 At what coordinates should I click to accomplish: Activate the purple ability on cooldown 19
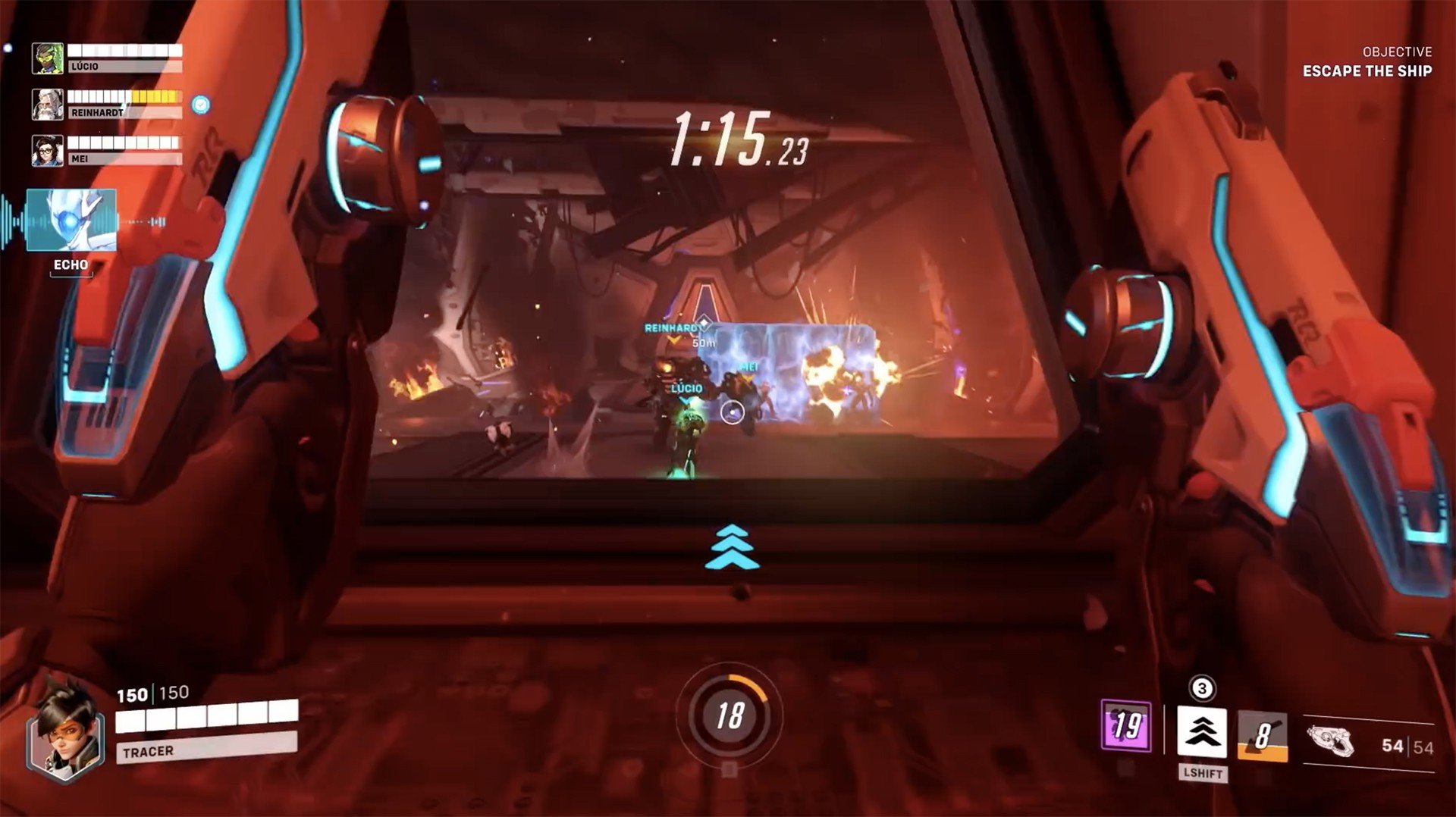1126,726
